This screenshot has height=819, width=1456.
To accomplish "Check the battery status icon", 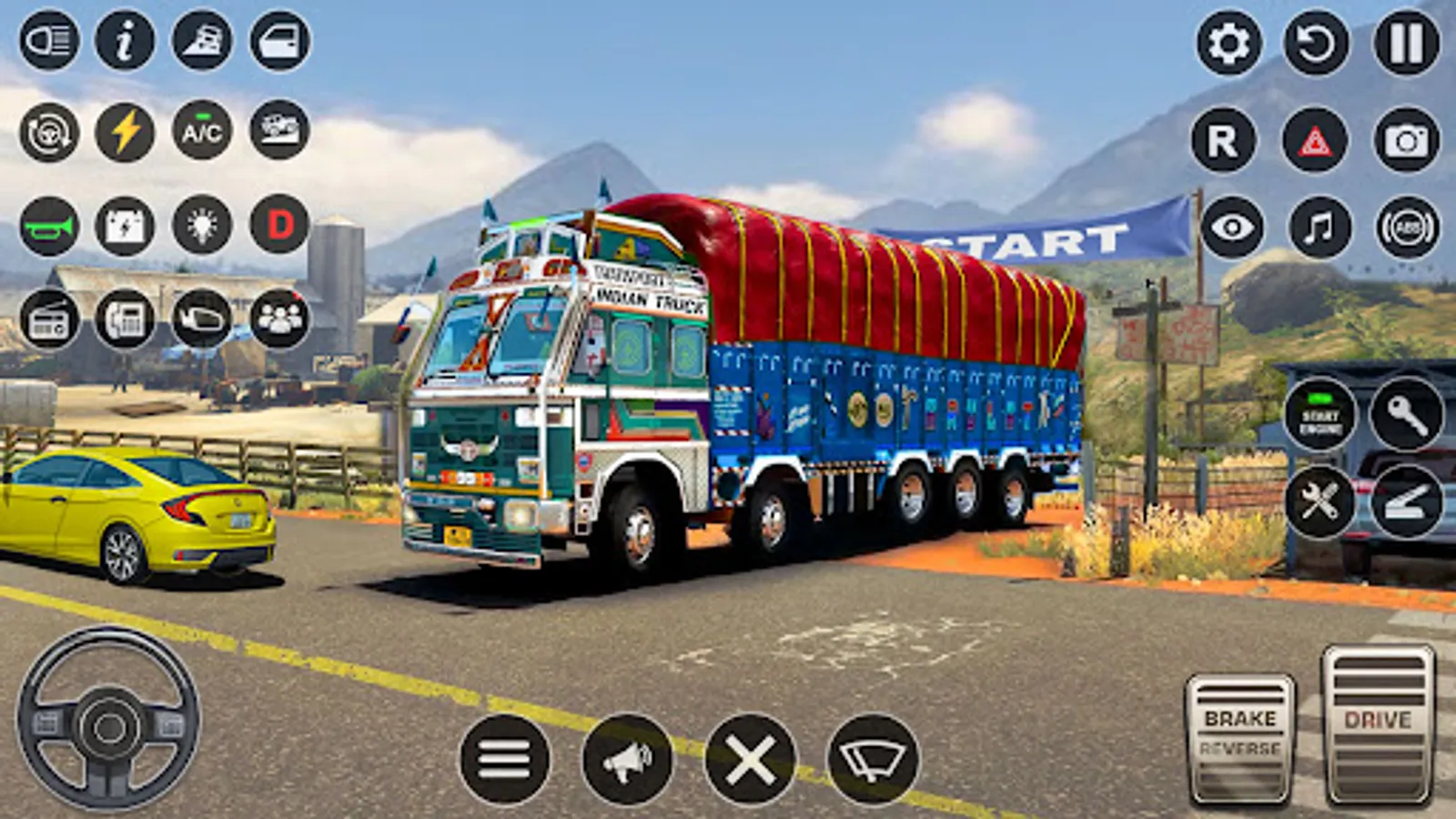I will (x=123, y=225).
